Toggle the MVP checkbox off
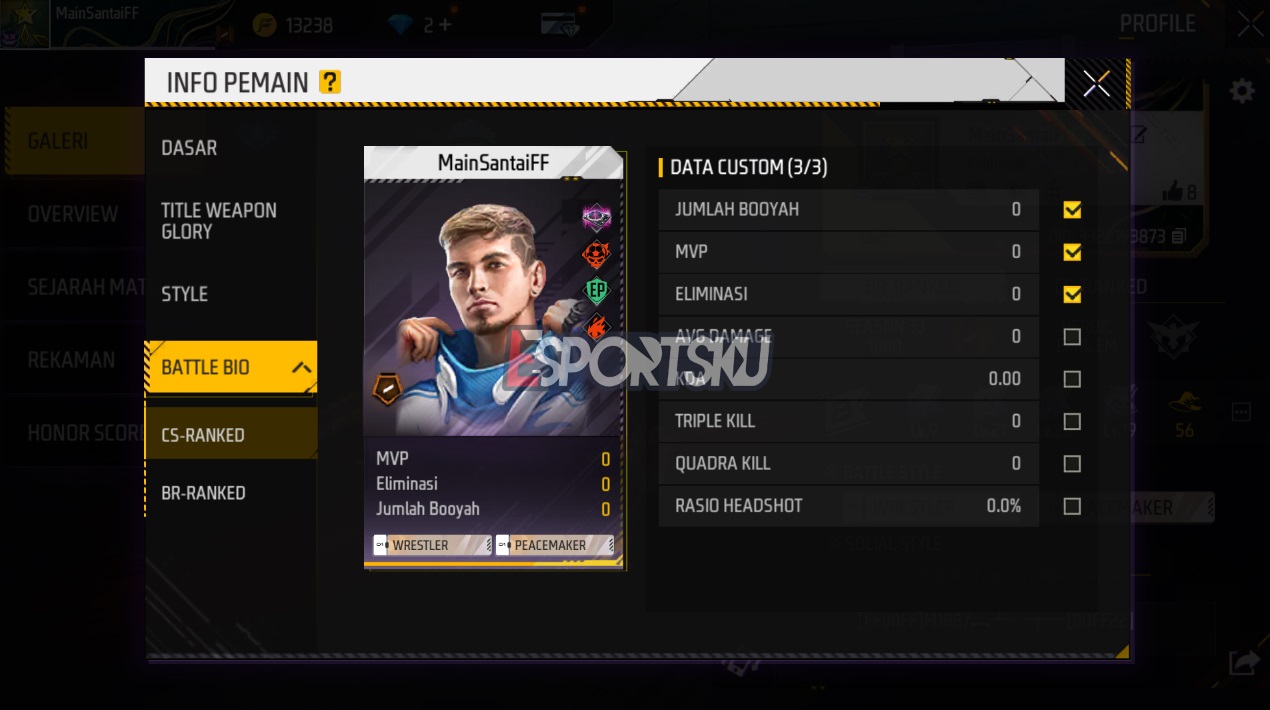The width and height of the screenshot is (1270, 710). click(1072, 252)
